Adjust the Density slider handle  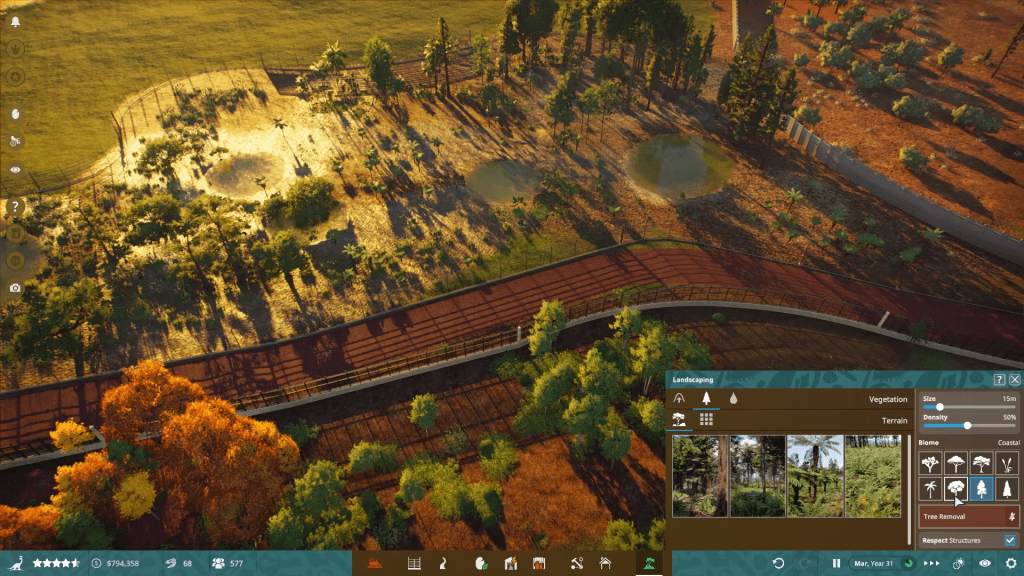point(967,425)
